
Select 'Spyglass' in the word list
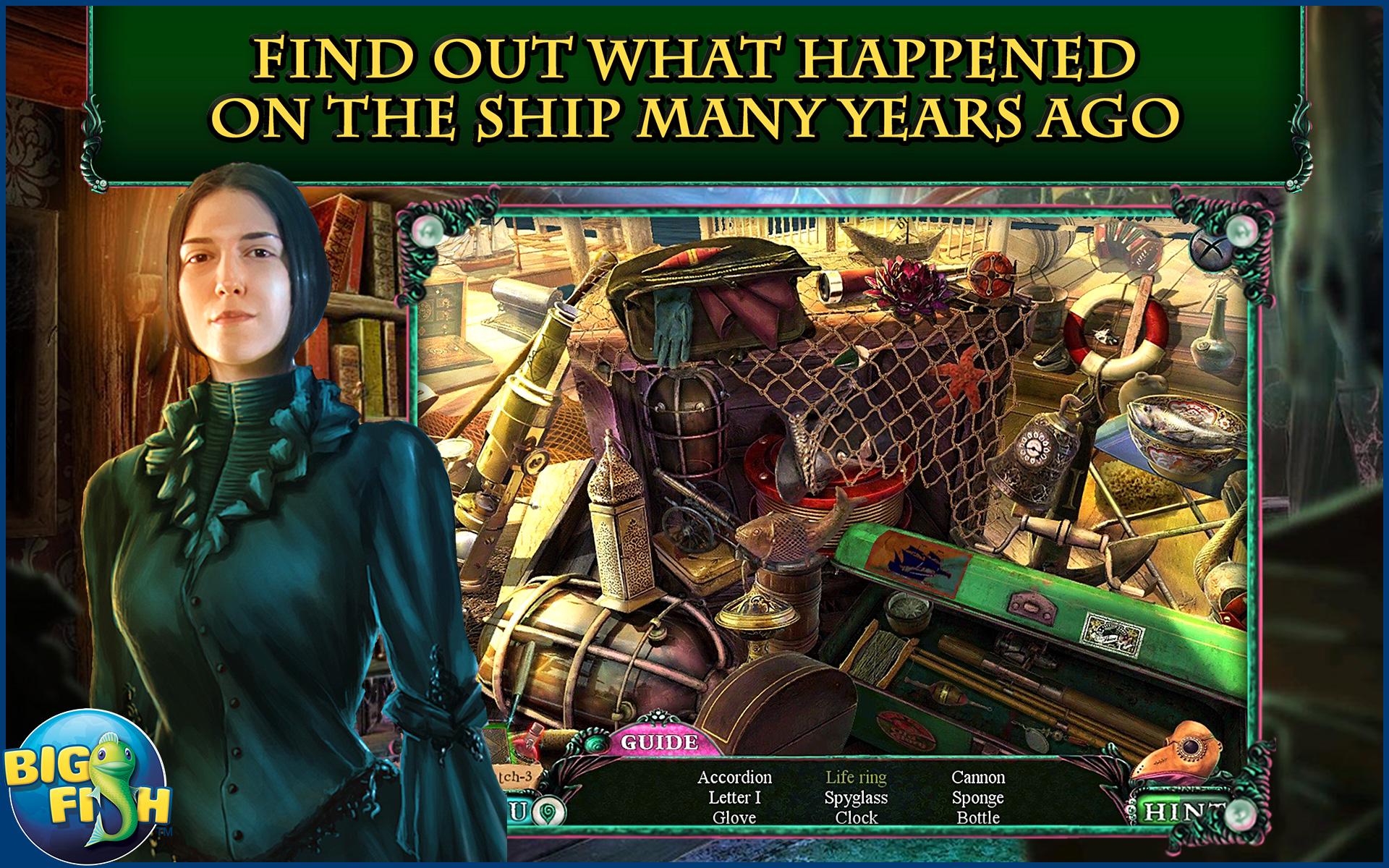click(857, 798)
